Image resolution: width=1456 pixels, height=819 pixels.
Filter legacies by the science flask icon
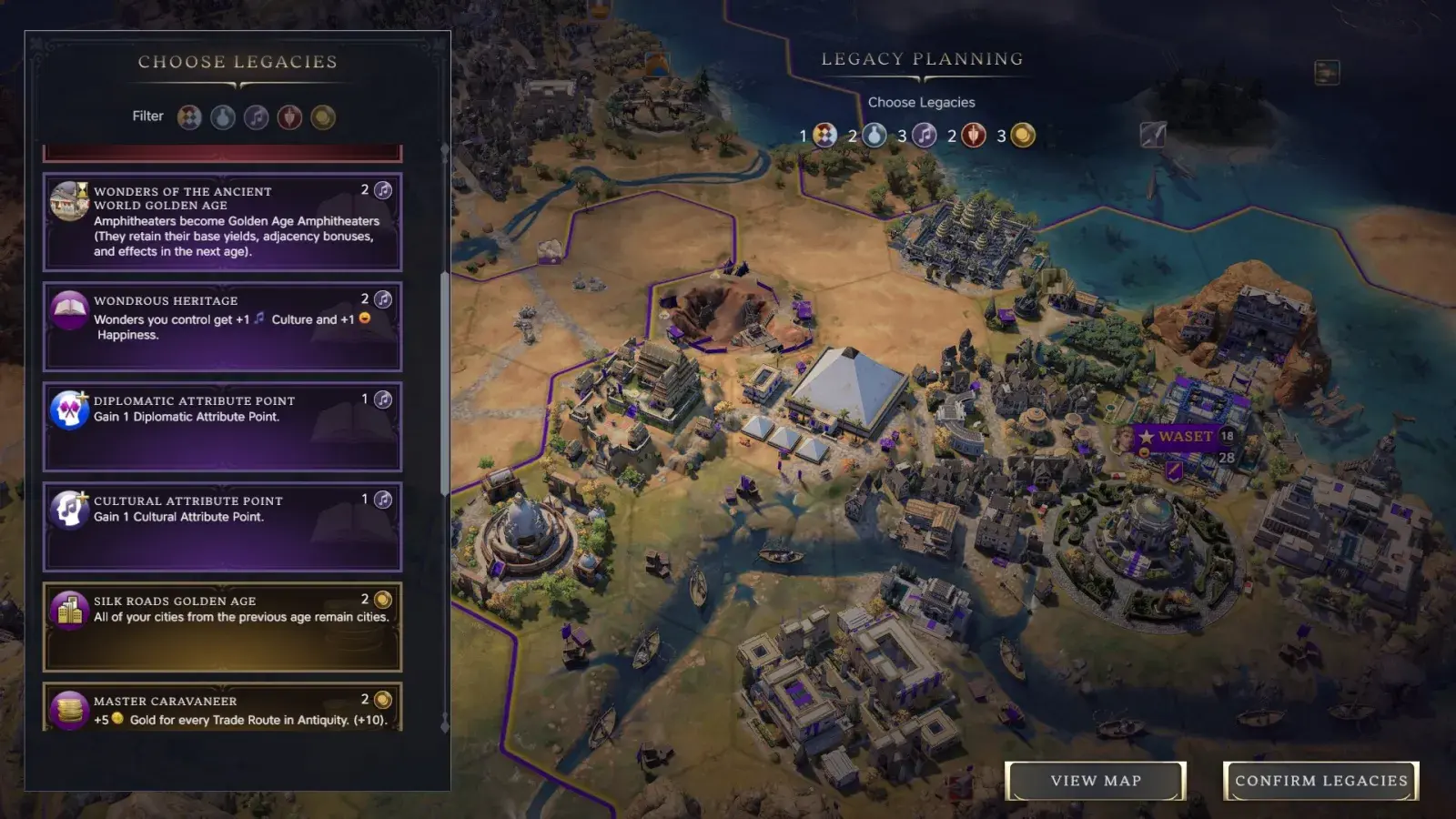[x=221, y=116]
